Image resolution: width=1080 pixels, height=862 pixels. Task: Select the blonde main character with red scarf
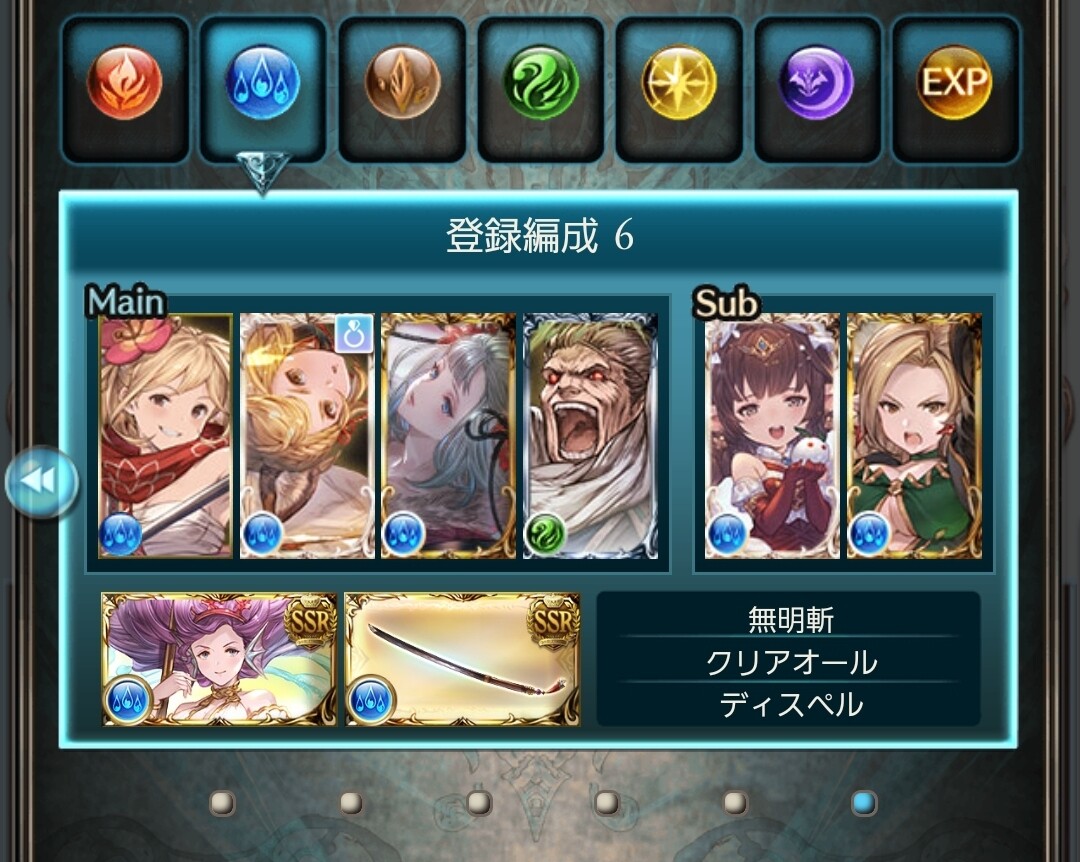(166, 436)
